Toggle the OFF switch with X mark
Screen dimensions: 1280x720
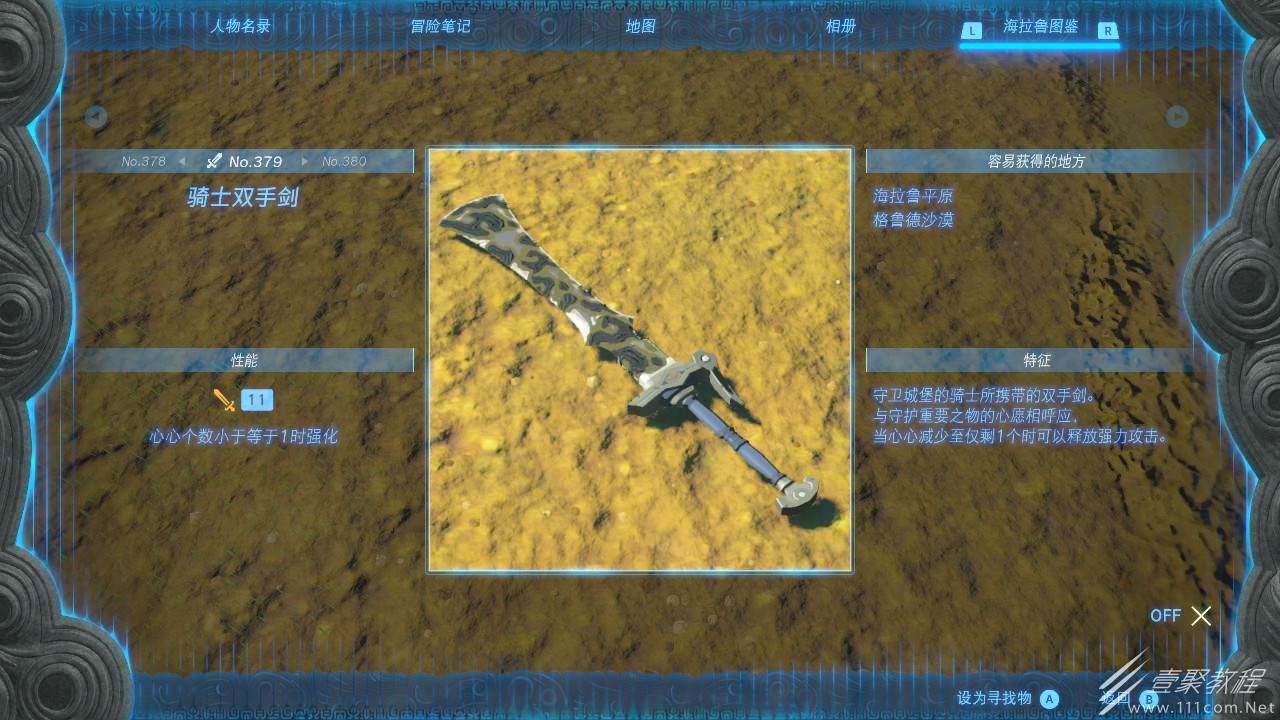click(x=1201, y=616)
